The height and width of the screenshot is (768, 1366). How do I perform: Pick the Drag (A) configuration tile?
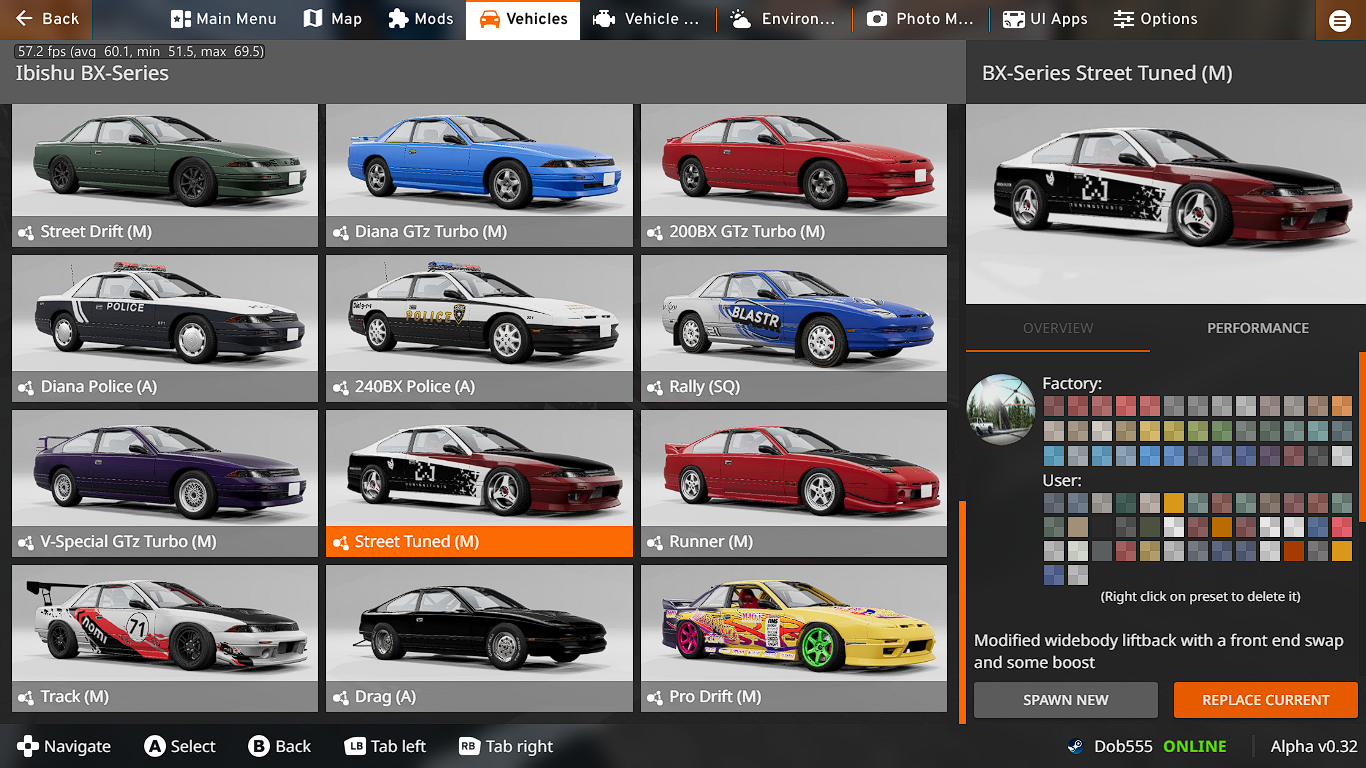click(x=479, y=638)
